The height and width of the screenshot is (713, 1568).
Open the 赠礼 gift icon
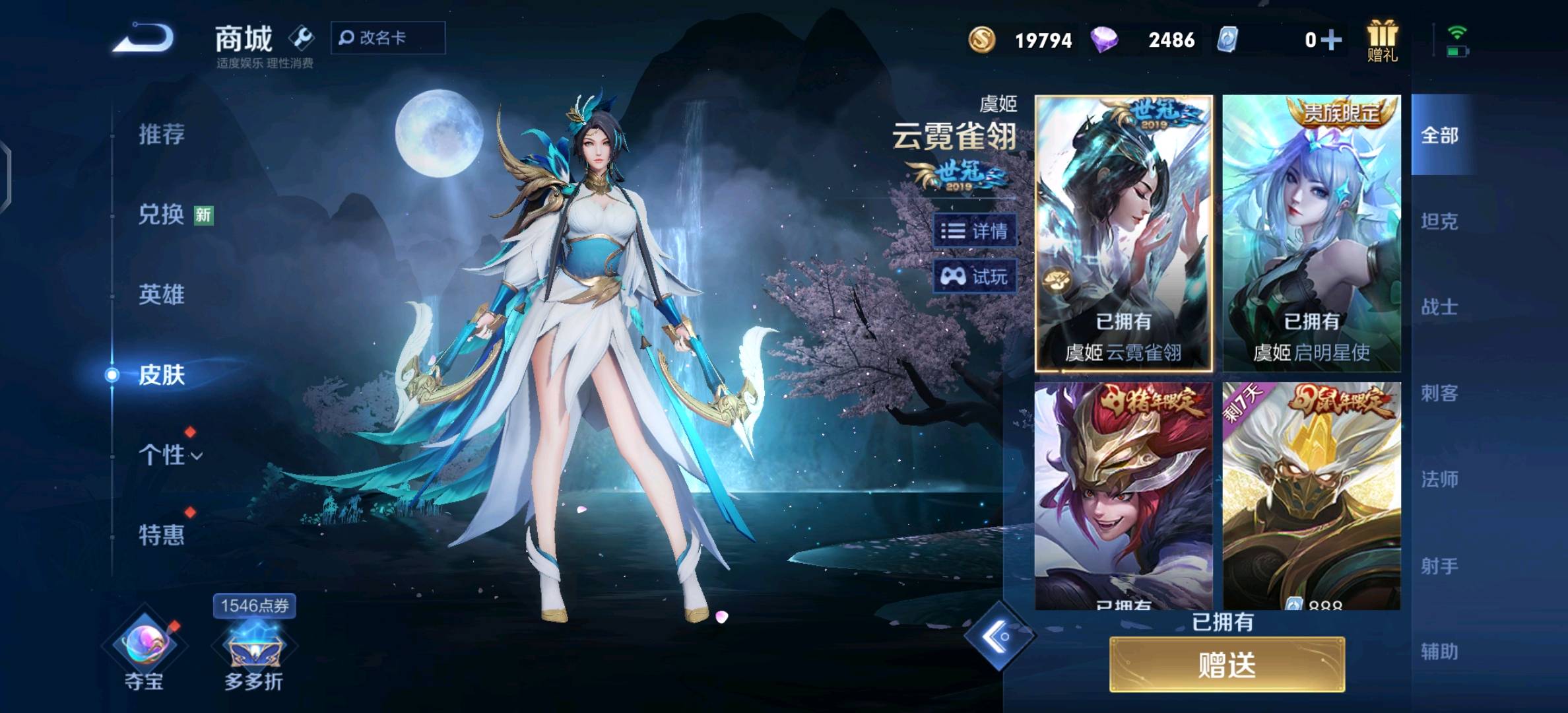(1384, 40)
